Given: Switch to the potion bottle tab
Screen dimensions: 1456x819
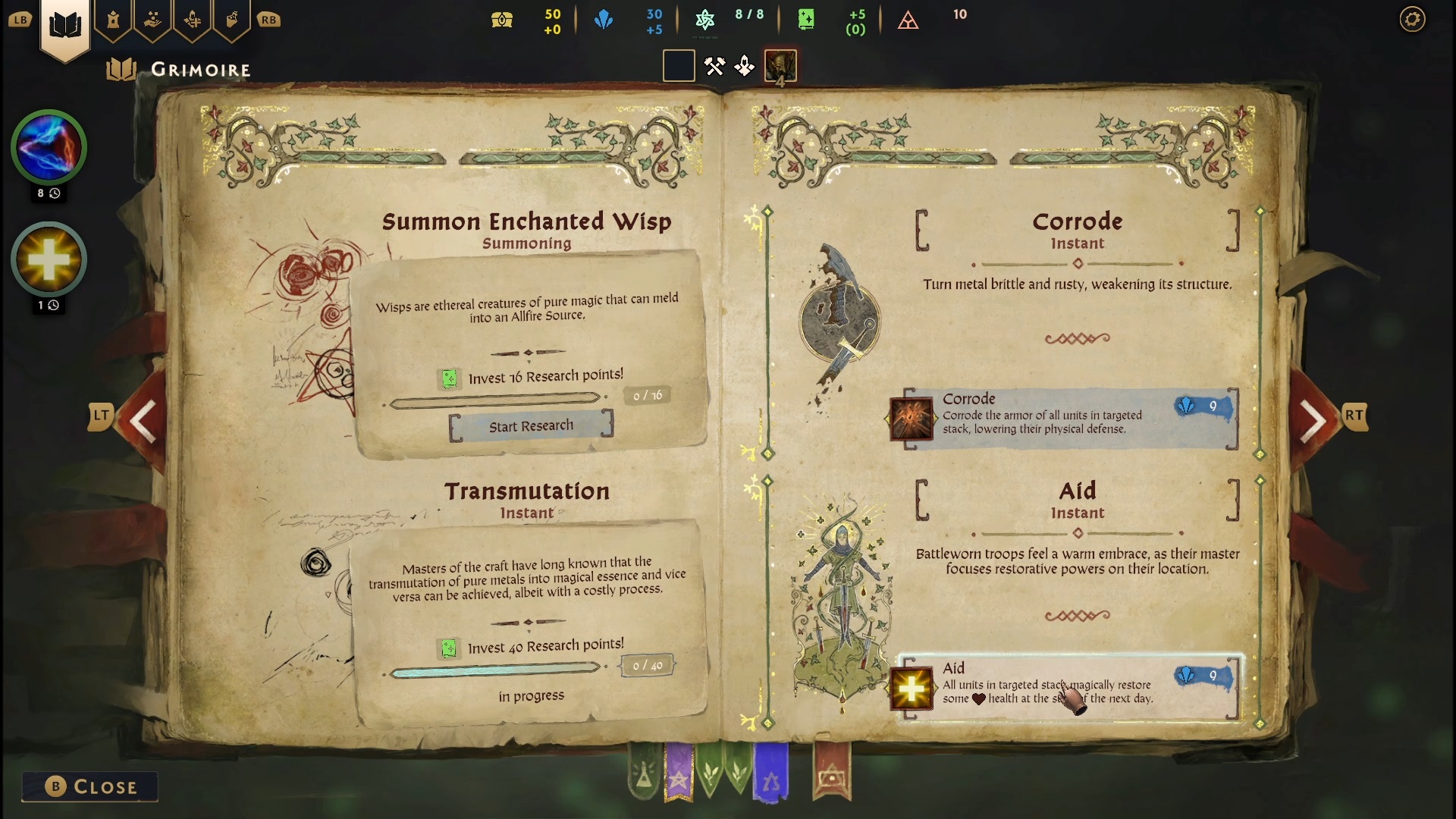Looking at the screenshot, I should click(x=232, y=20).
